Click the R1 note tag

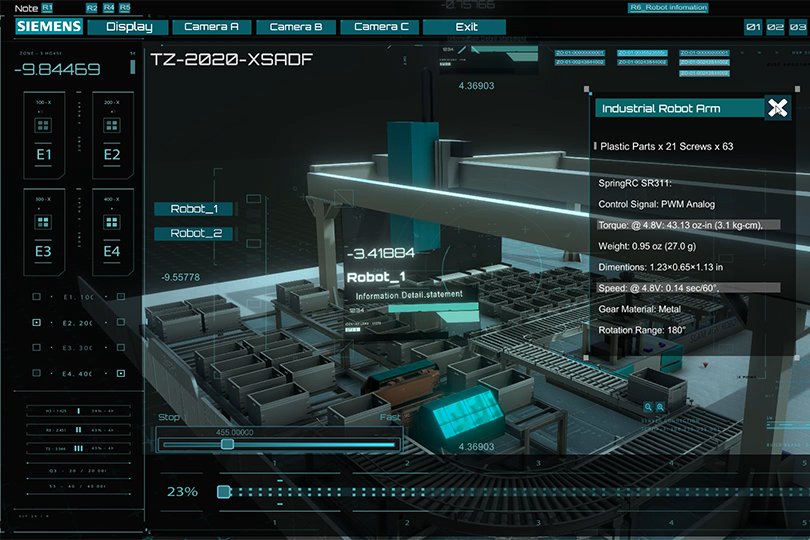[x=46, y=7]
